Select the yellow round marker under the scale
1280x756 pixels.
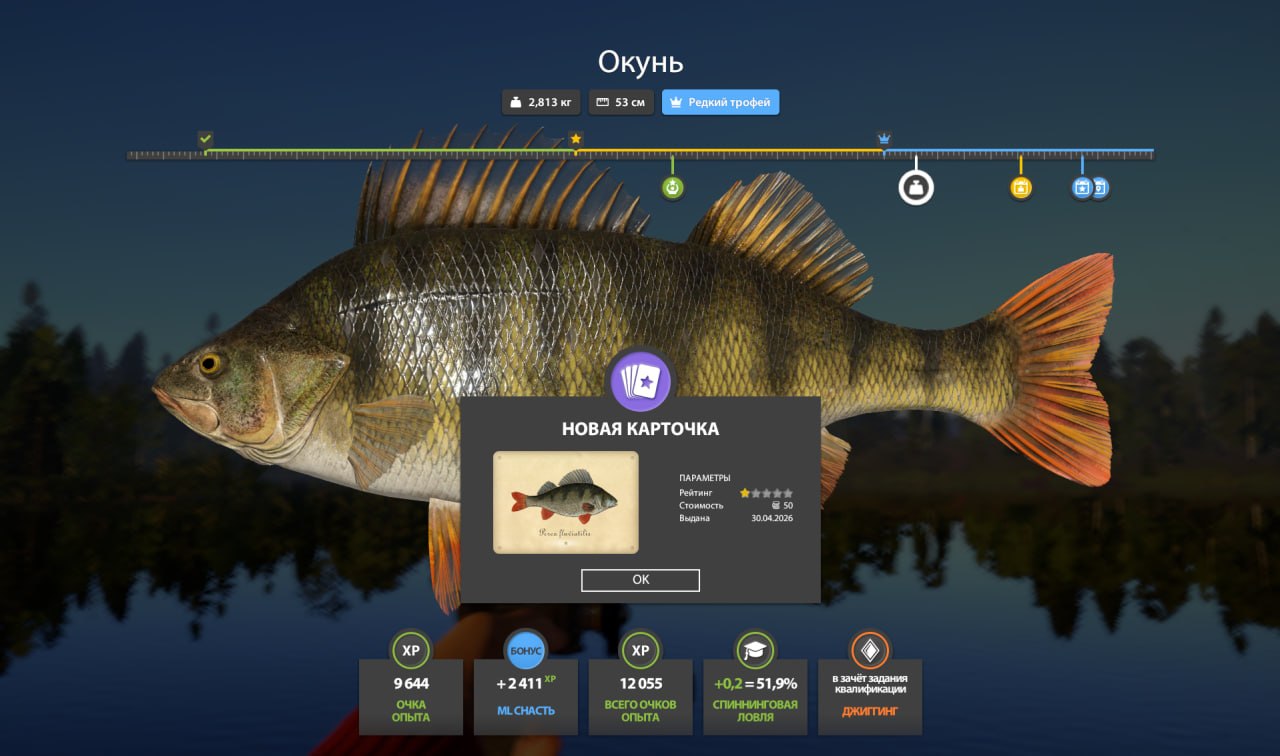(1020, 187)
